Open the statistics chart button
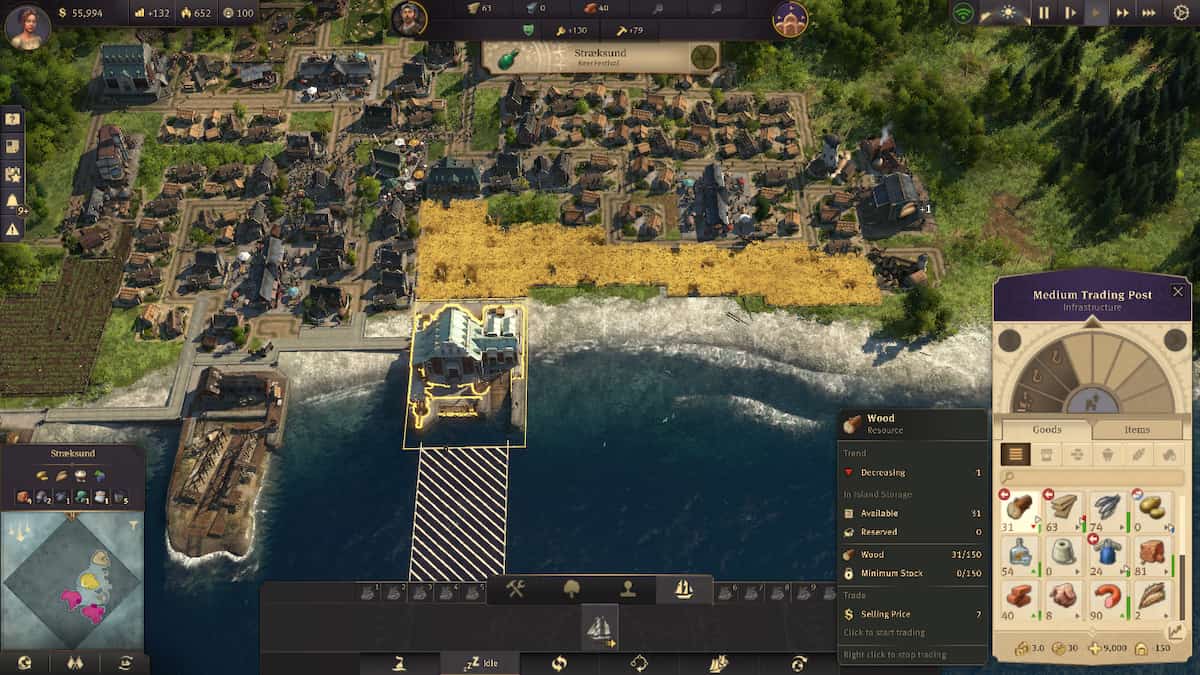1200x675 pixels. coord(1177,632)
